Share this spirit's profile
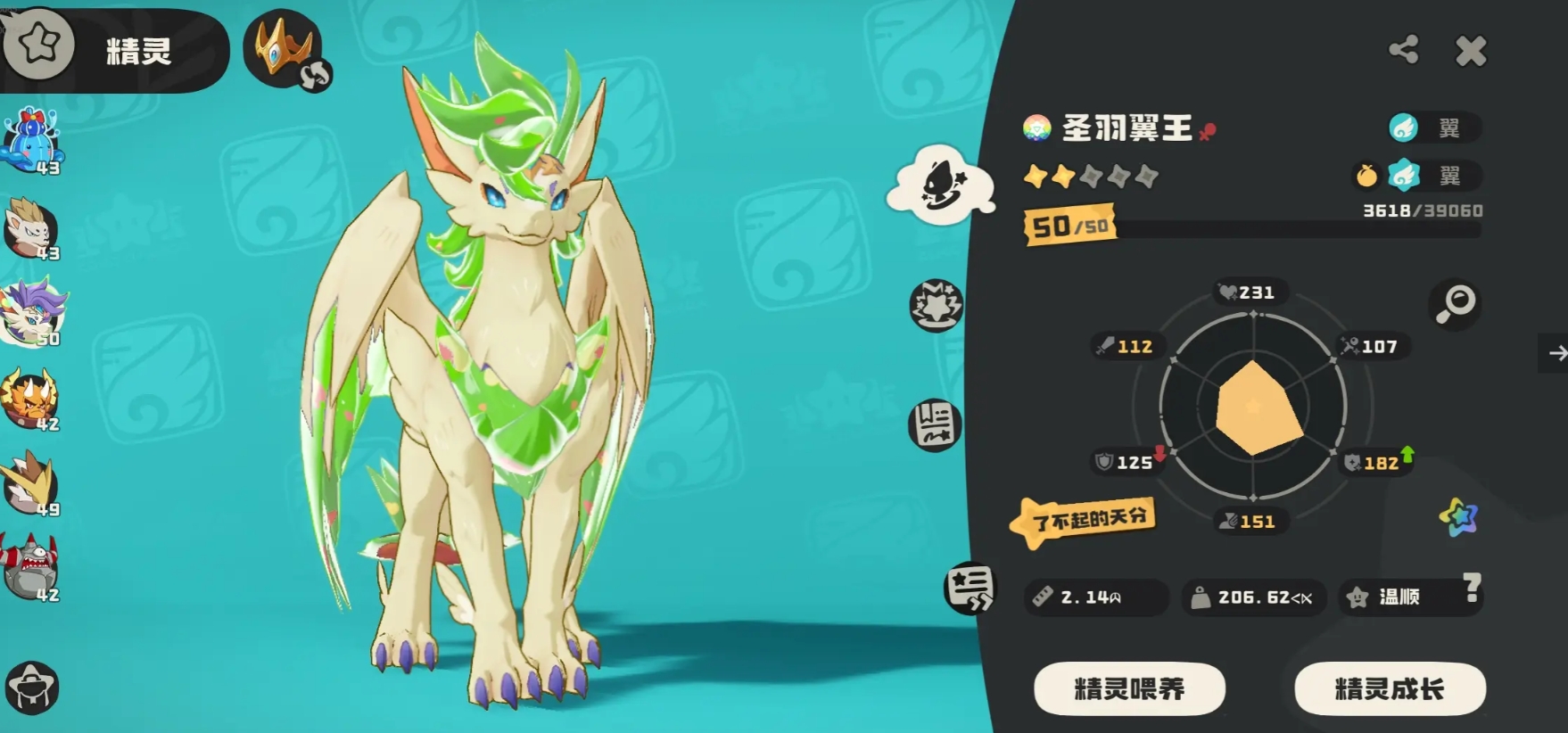This screenshot has width=1568, height=733. [1404, 50]
